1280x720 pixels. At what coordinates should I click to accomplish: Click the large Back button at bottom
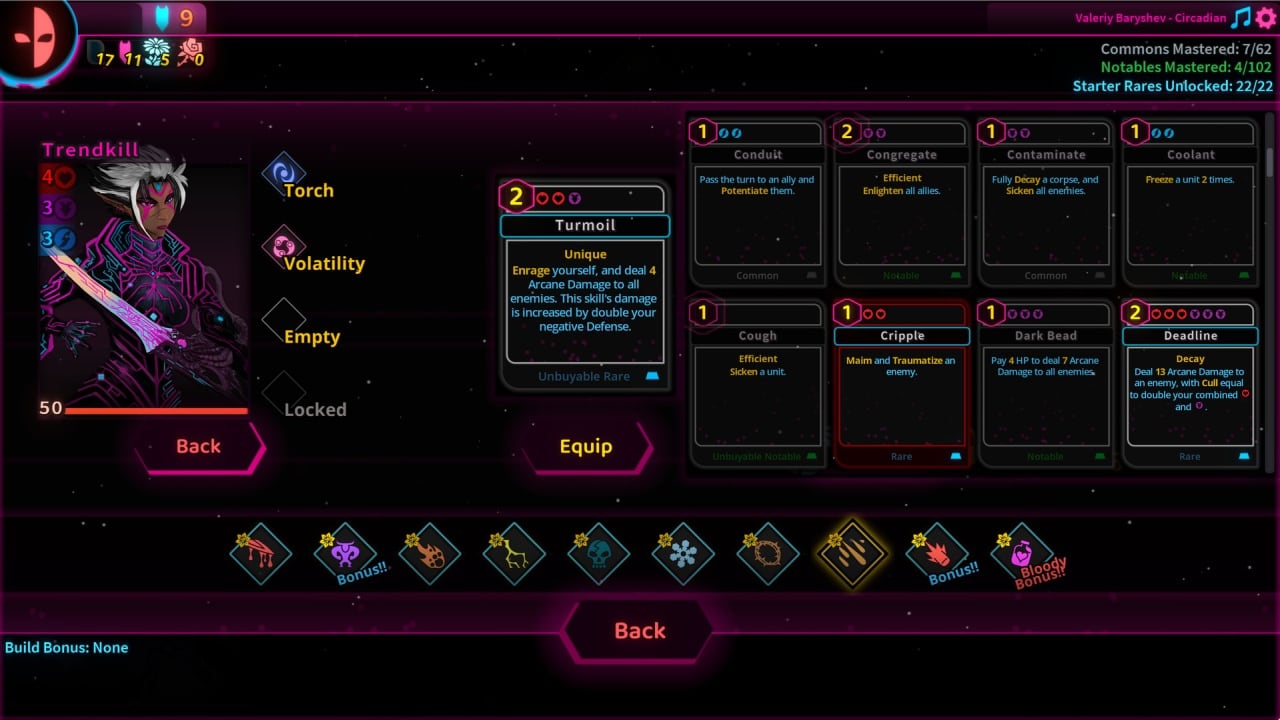coord(639,630)
